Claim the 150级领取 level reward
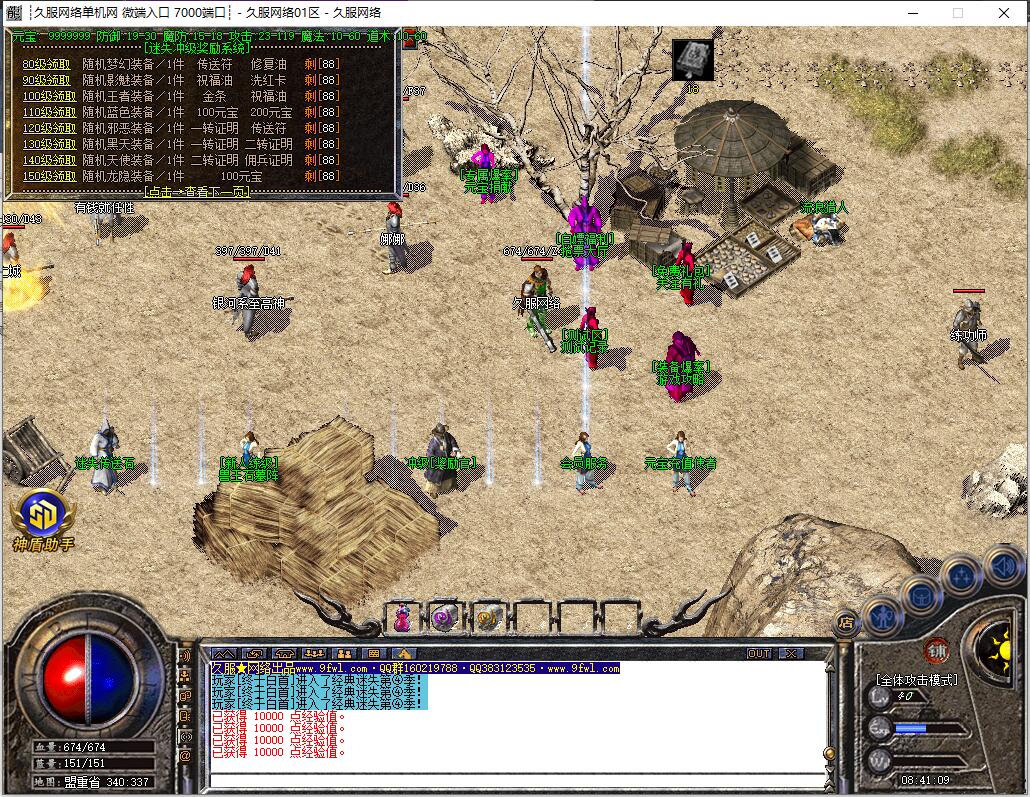Image resolution: width=1030 pixels, height=797 pixels. tap(48, 176)
